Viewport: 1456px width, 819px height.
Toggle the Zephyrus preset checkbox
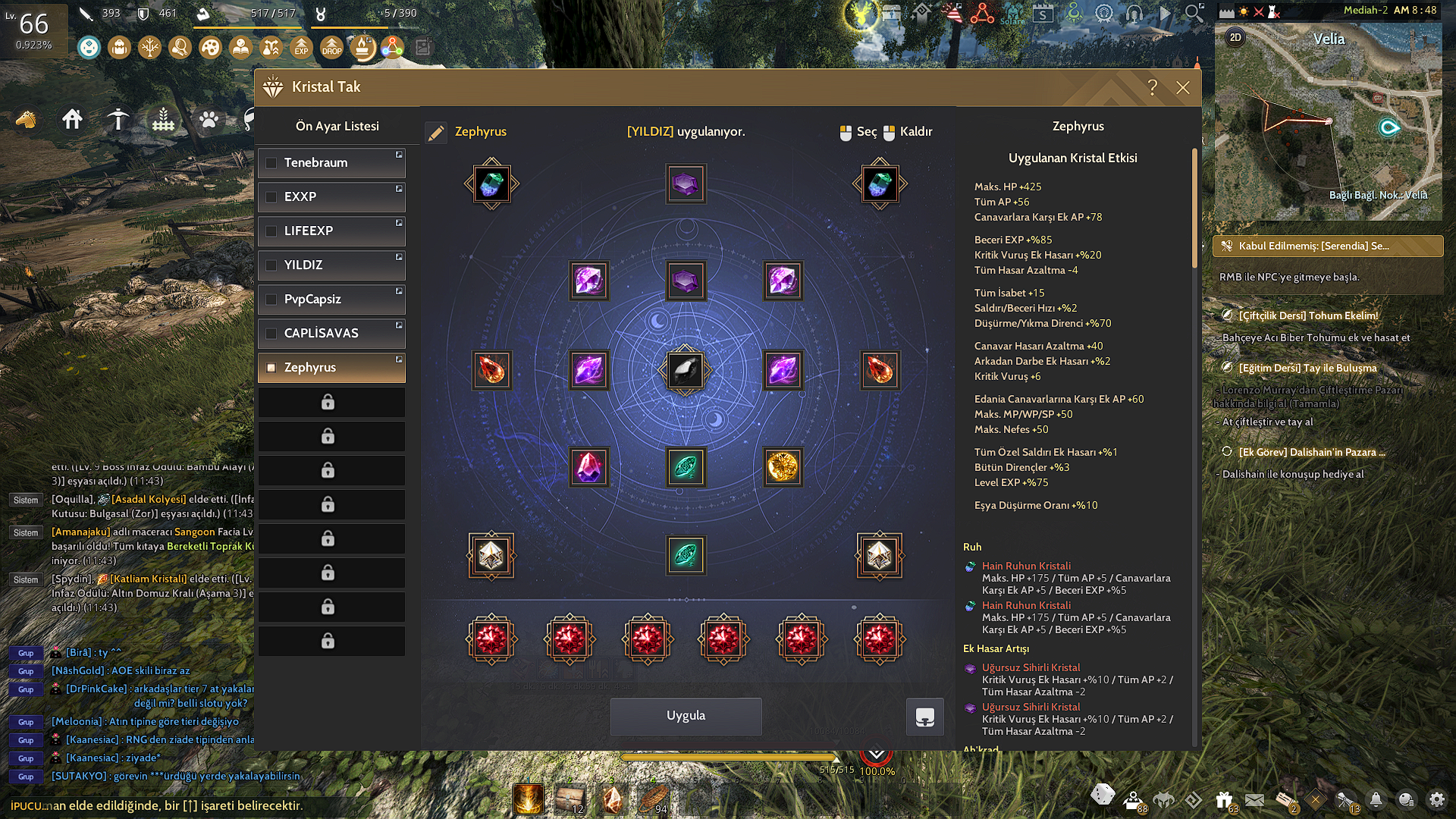(x=271, y=367)
